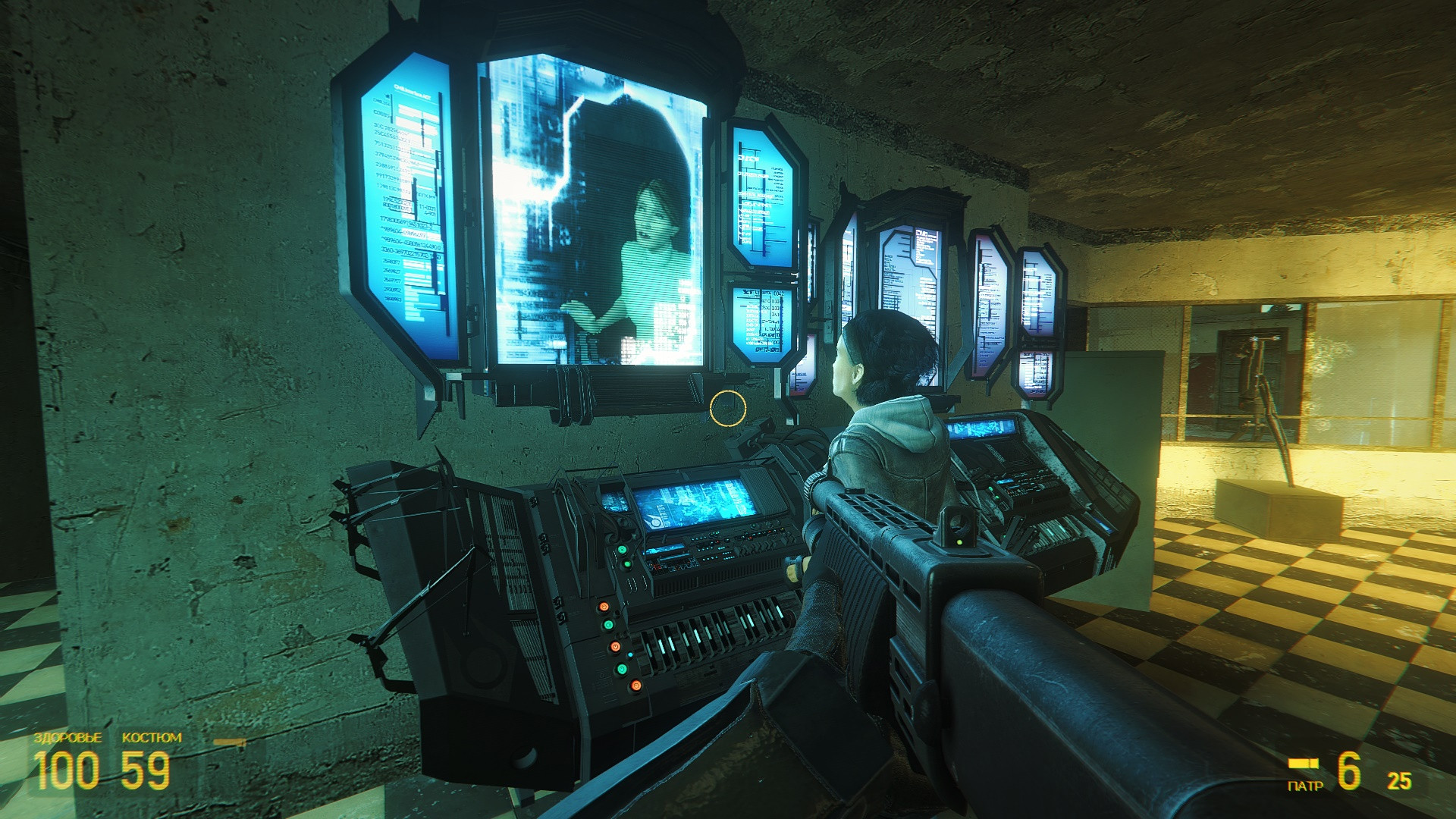Toggle the lower green button on the left panel
The width and height of the screenshot is (1456, 819).
pyautogui.click(x=622, y=670)
